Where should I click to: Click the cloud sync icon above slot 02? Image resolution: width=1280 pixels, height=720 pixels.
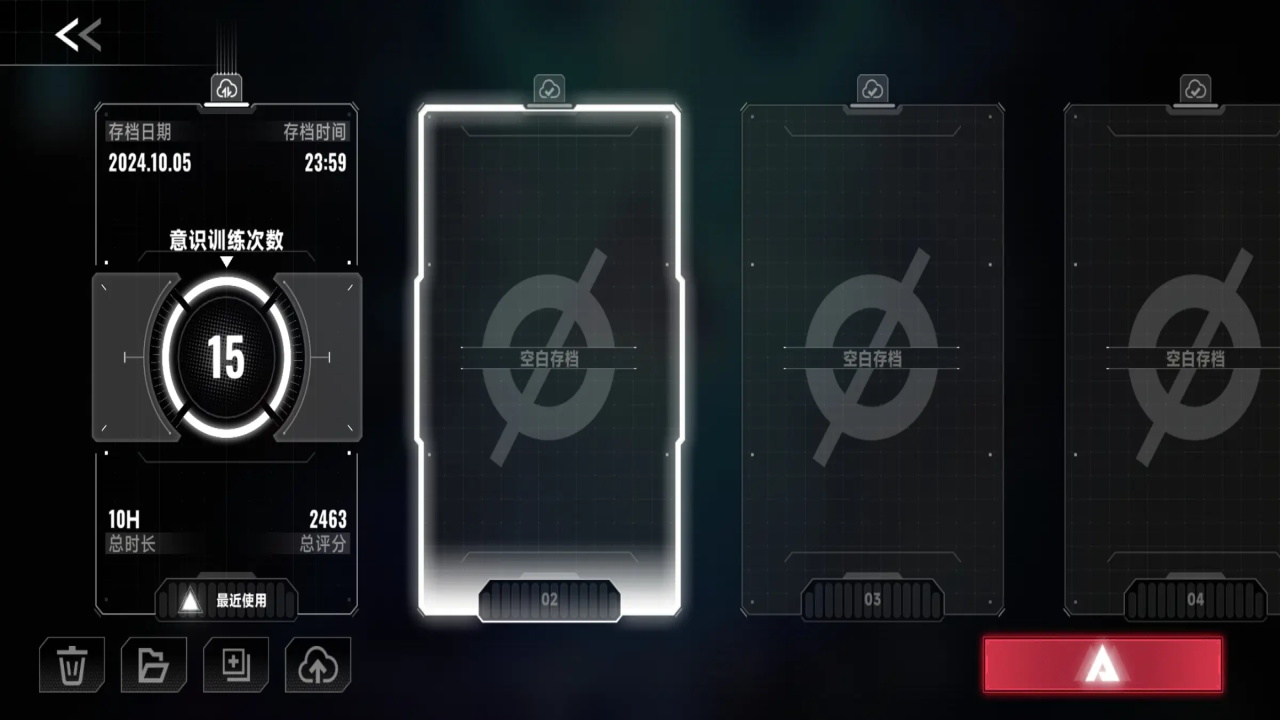[x=549, y=89]
